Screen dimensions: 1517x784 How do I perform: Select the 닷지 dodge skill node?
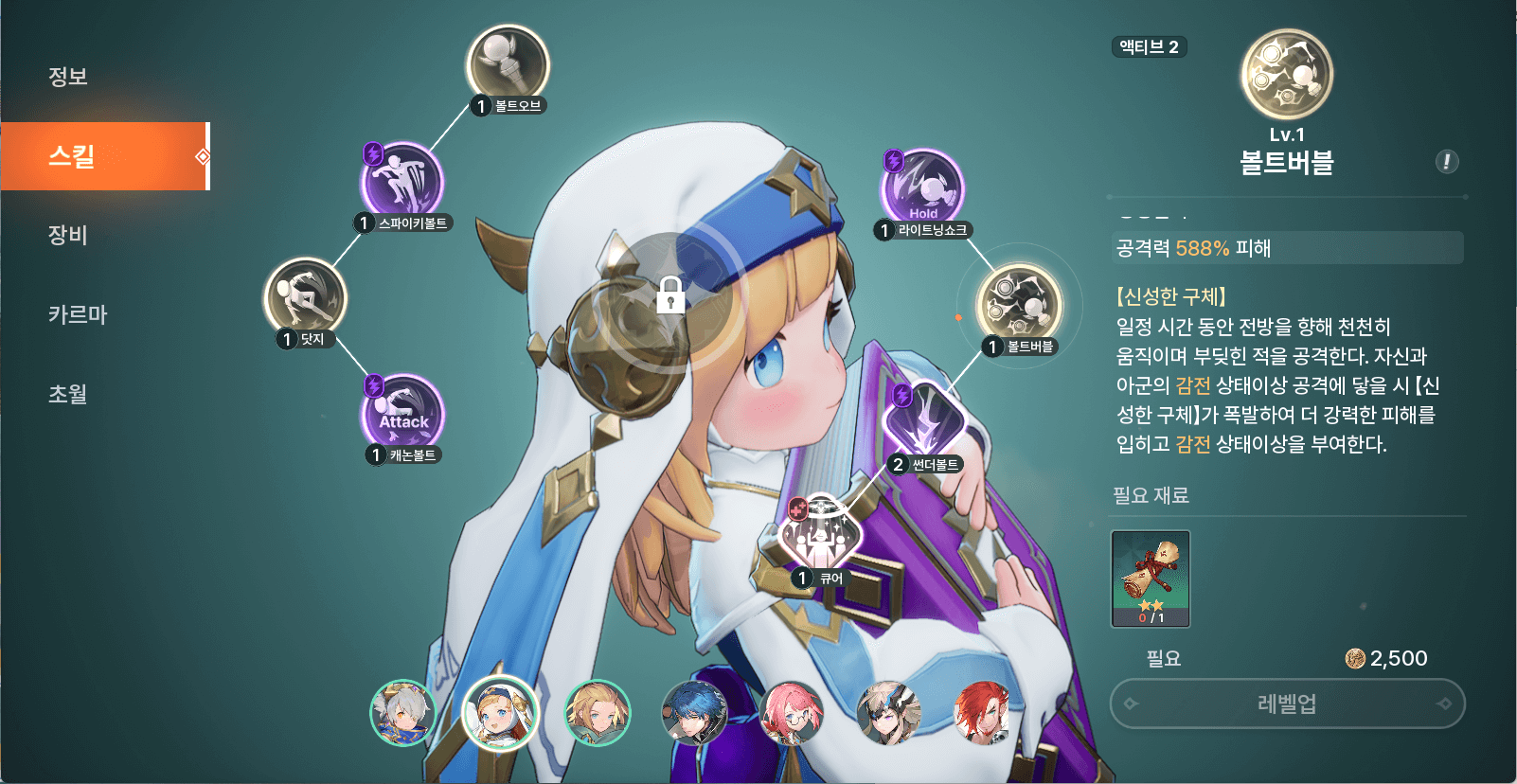[305, 298]
